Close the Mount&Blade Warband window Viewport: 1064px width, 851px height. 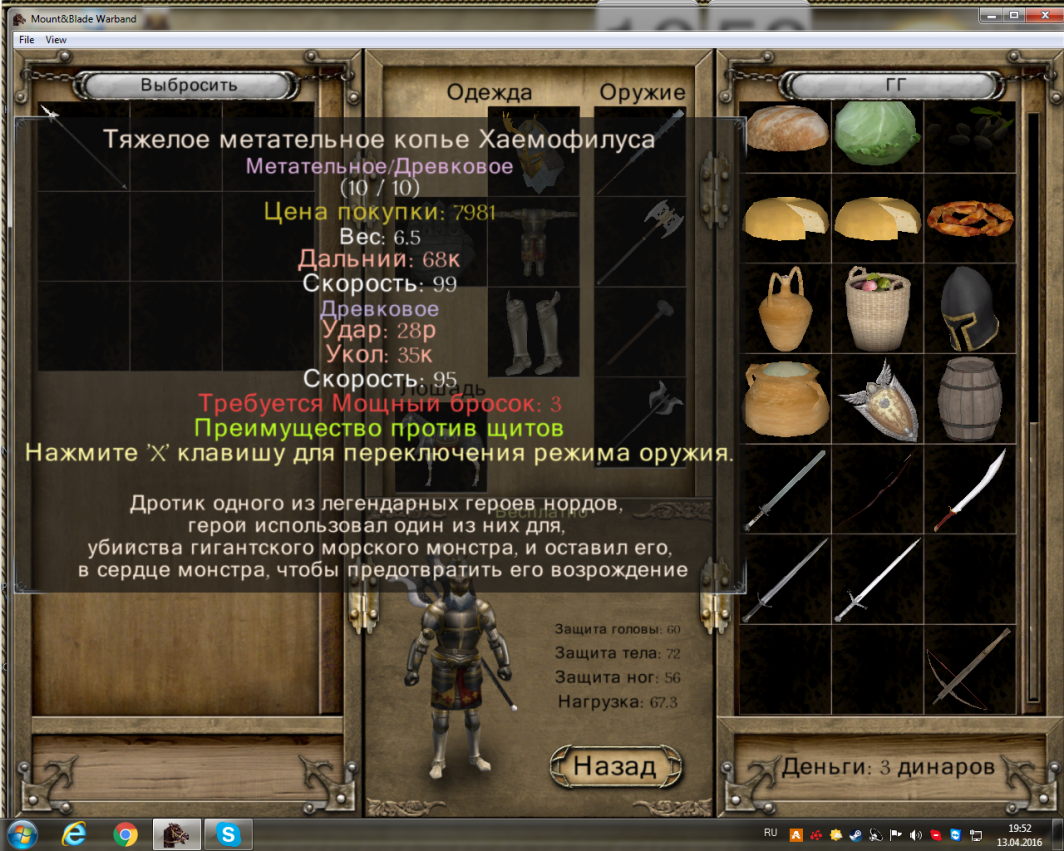(x=1042, y=15)
